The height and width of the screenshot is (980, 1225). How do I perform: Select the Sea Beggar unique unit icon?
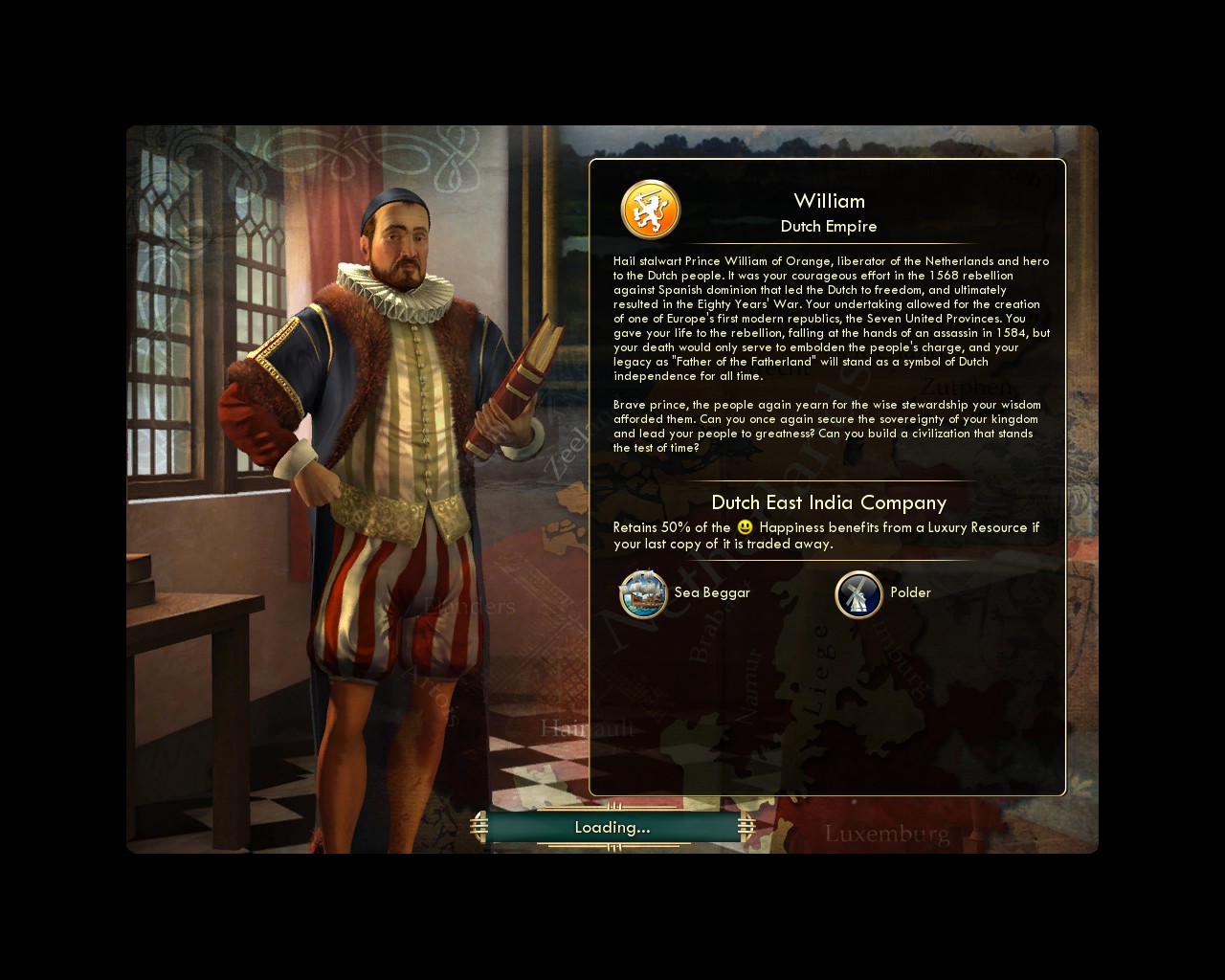[x=643, y=593]
